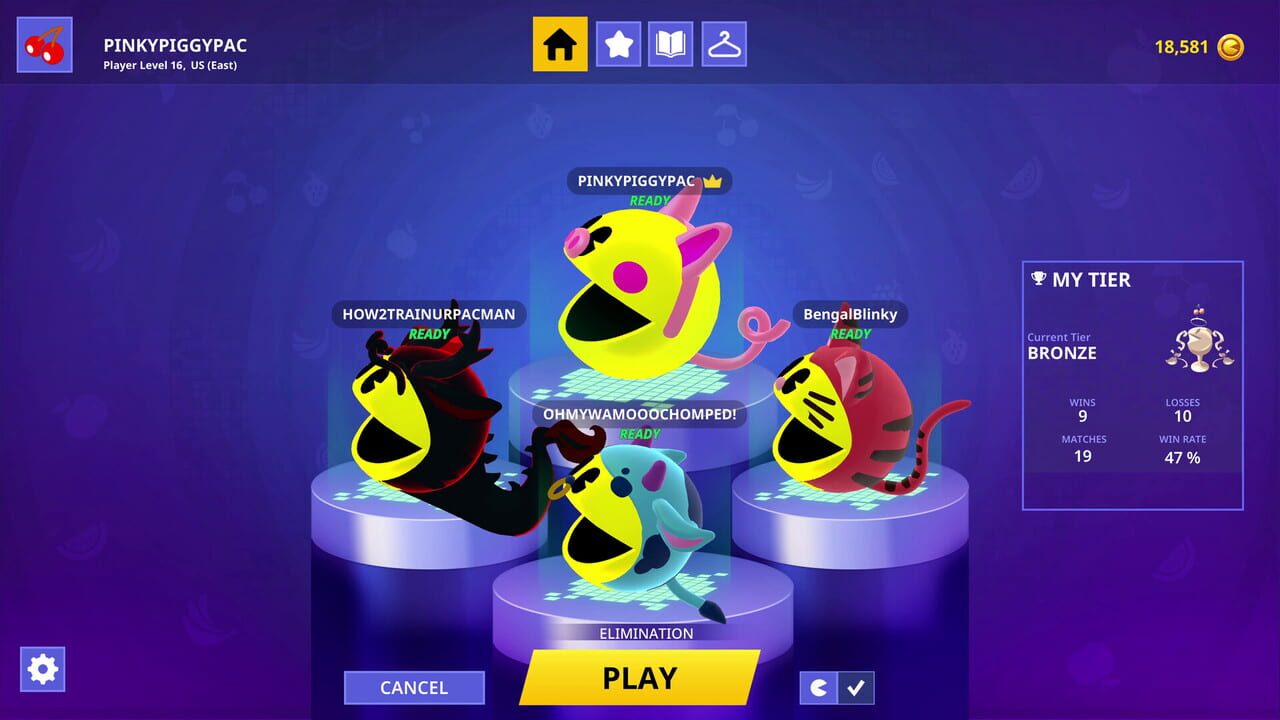Open the Book guide icon

click(x=671, y=44)
